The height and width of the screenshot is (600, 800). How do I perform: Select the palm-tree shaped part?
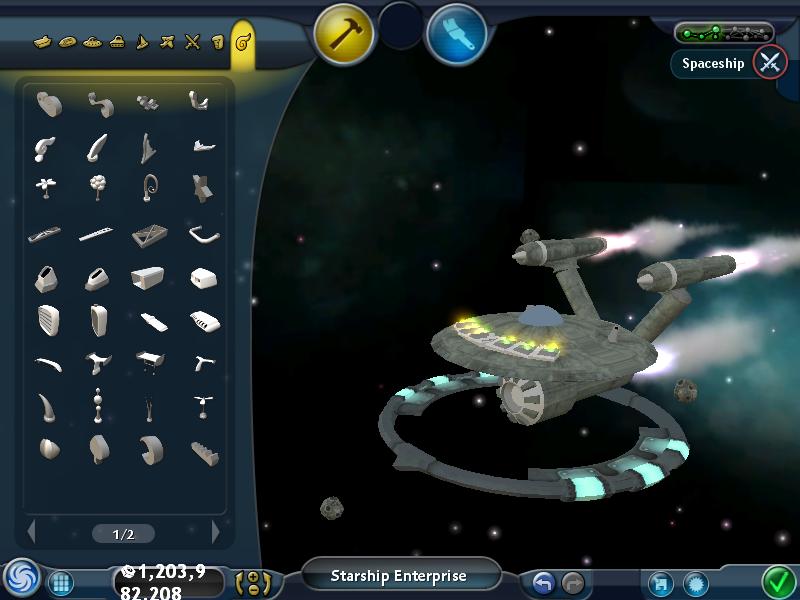(x=46, y=187)
